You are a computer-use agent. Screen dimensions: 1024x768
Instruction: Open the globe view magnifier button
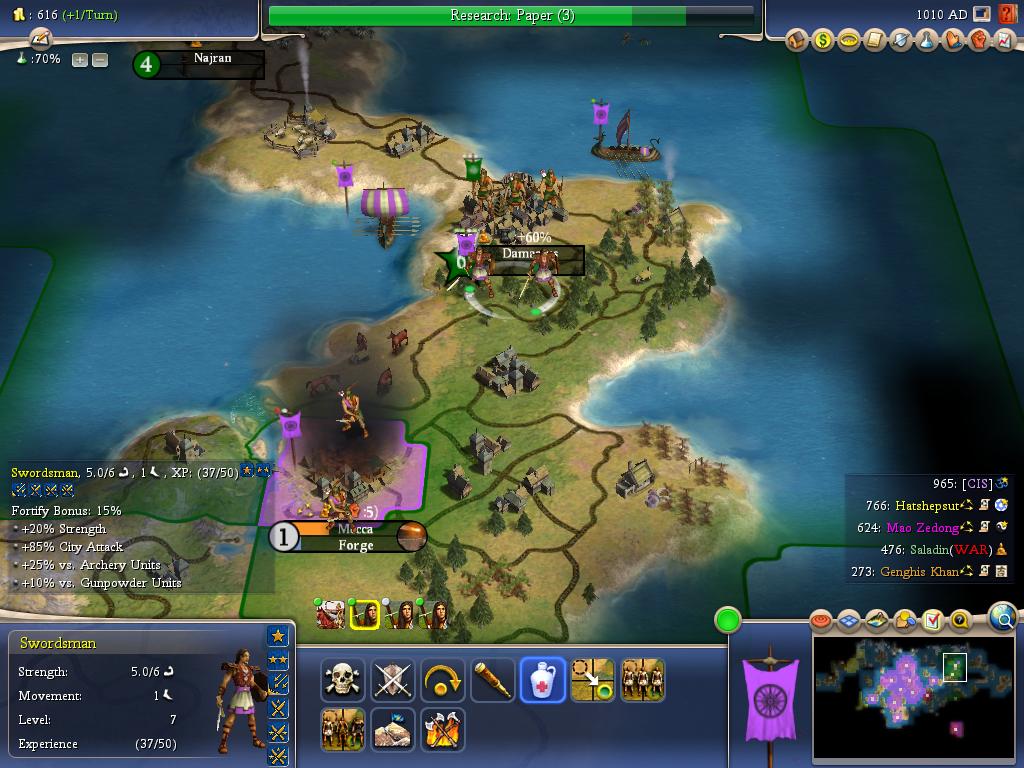[1001, 618]
